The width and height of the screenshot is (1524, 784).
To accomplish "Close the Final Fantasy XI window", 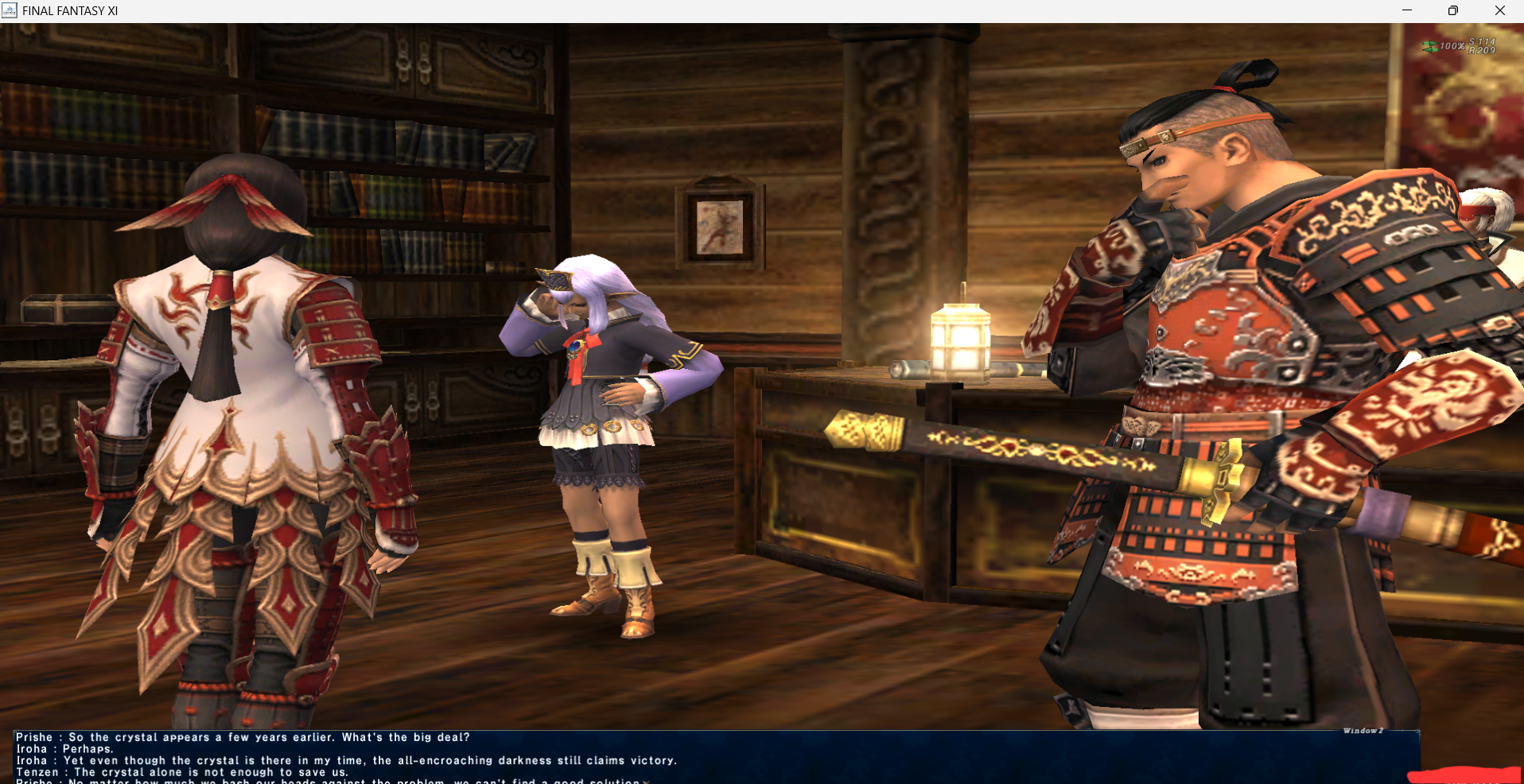I will point(1499,10).
